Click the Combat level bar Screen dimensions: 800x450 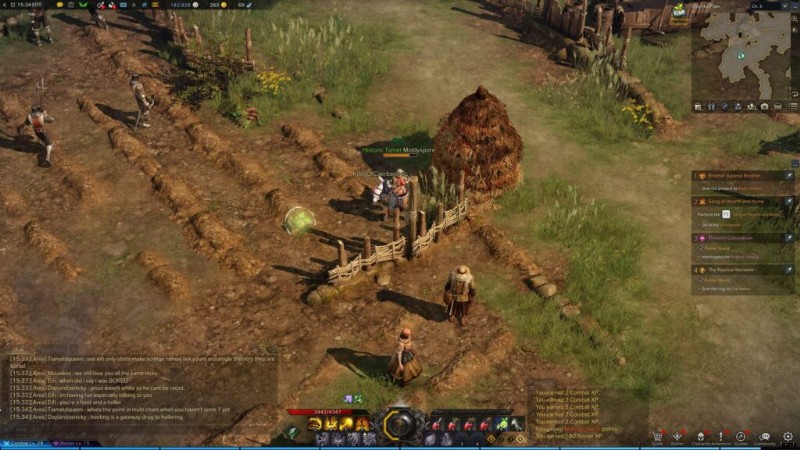[x=30, y=443]
